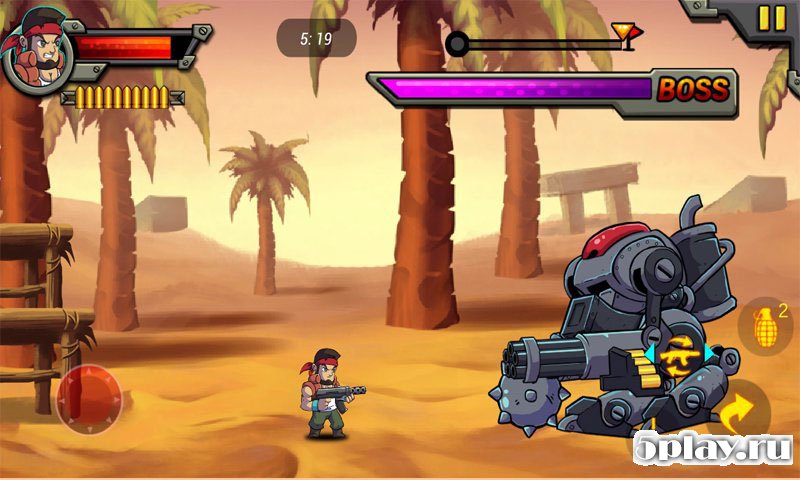
Task: Jump using the curved yellow arrow button
Action: tap(737, 410)
